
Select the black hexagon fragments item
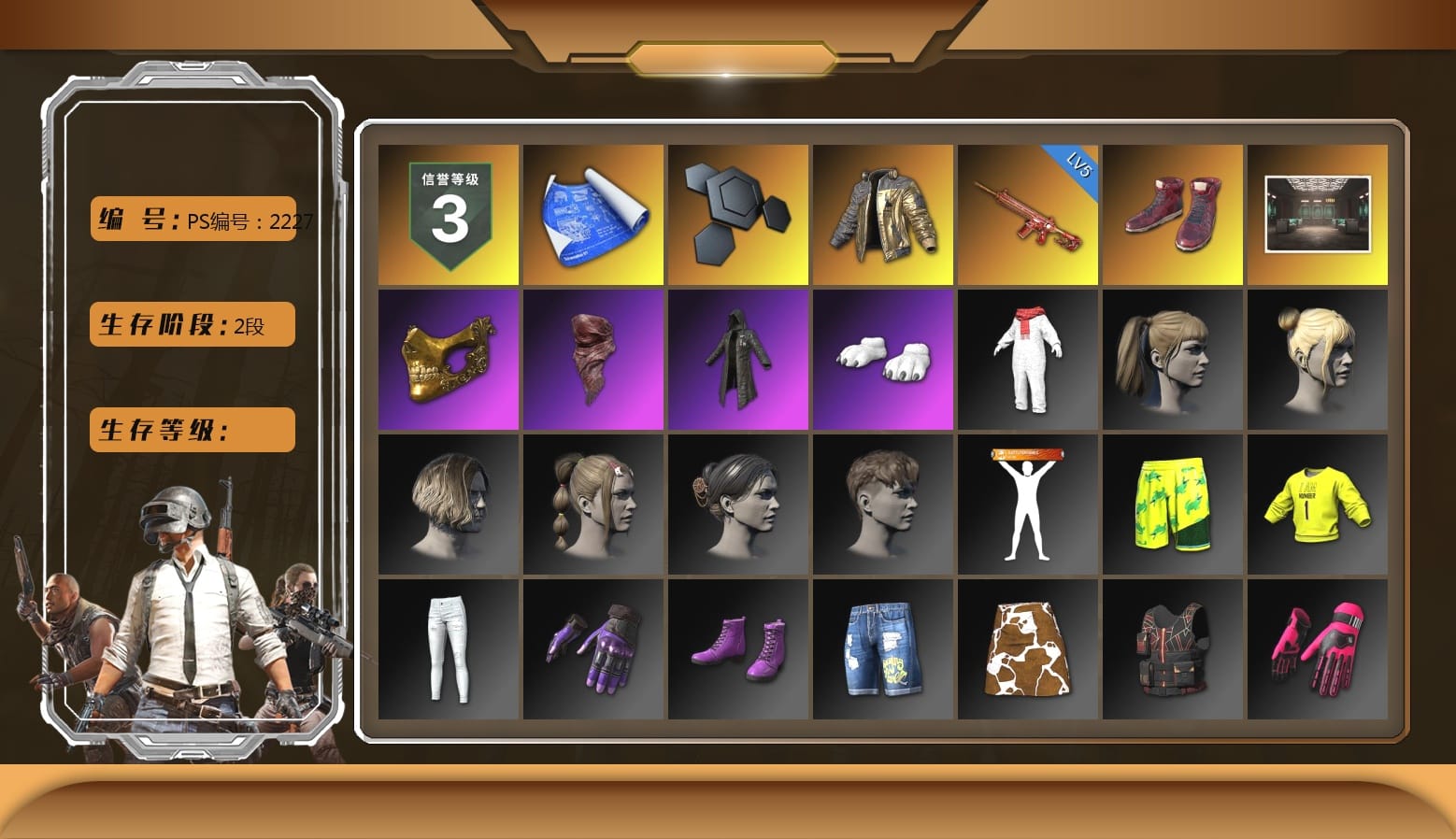tap(737, 214)
